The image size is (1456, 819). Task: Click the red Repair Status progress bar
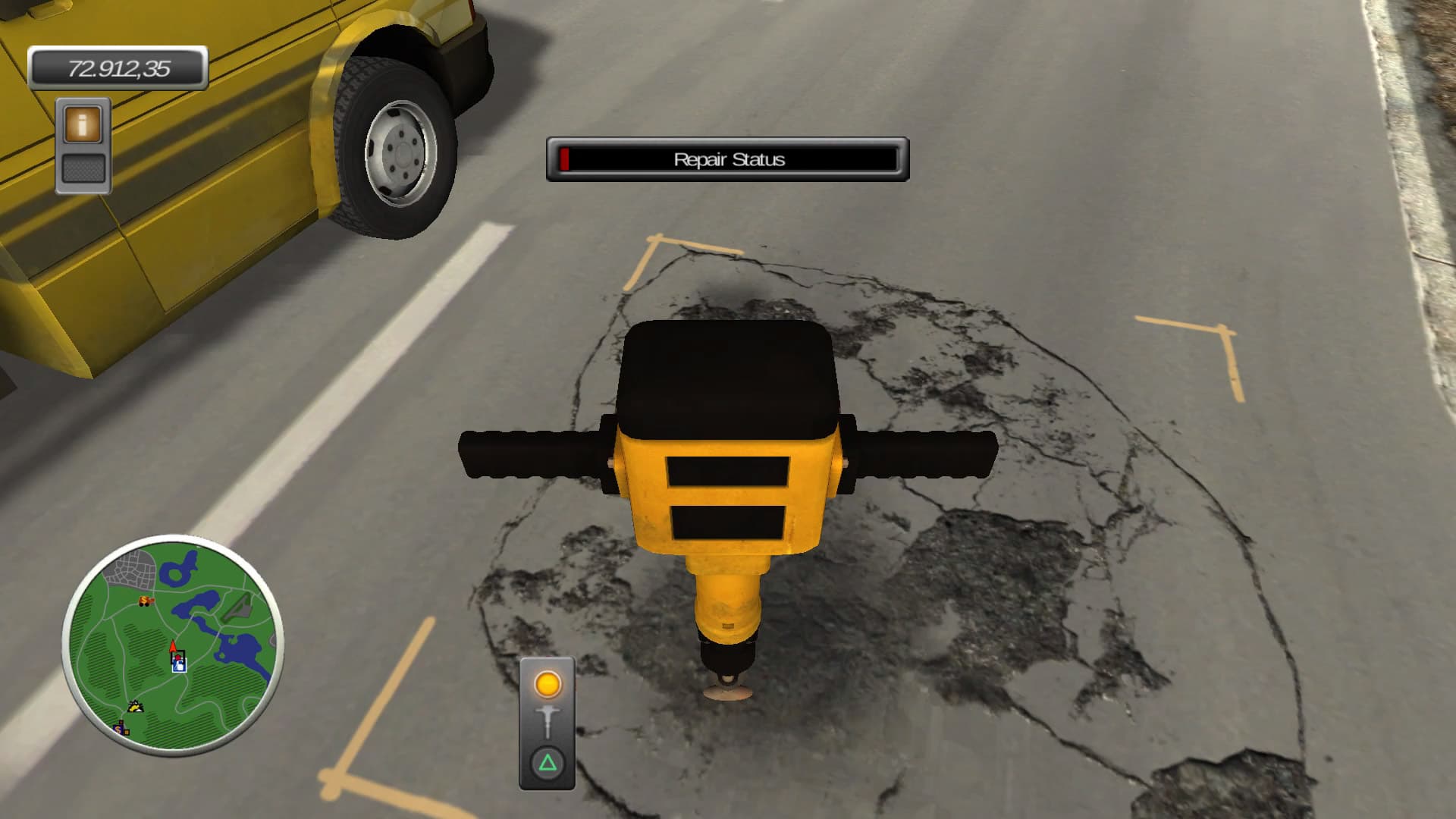coord(564,160)
